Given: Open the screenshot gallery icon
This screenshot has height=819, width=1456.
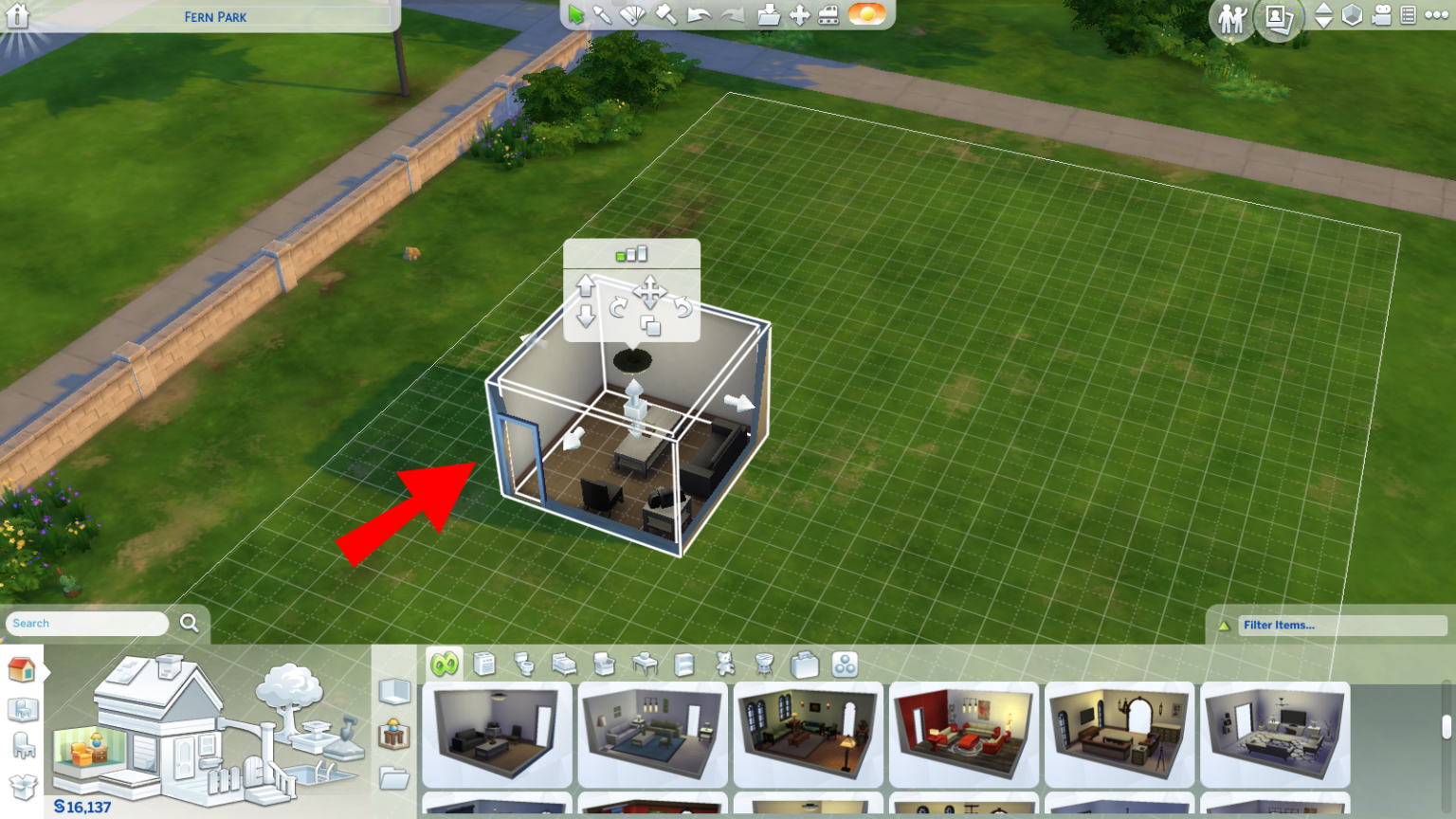Looking at the screenshot, I should [1278, 19].
